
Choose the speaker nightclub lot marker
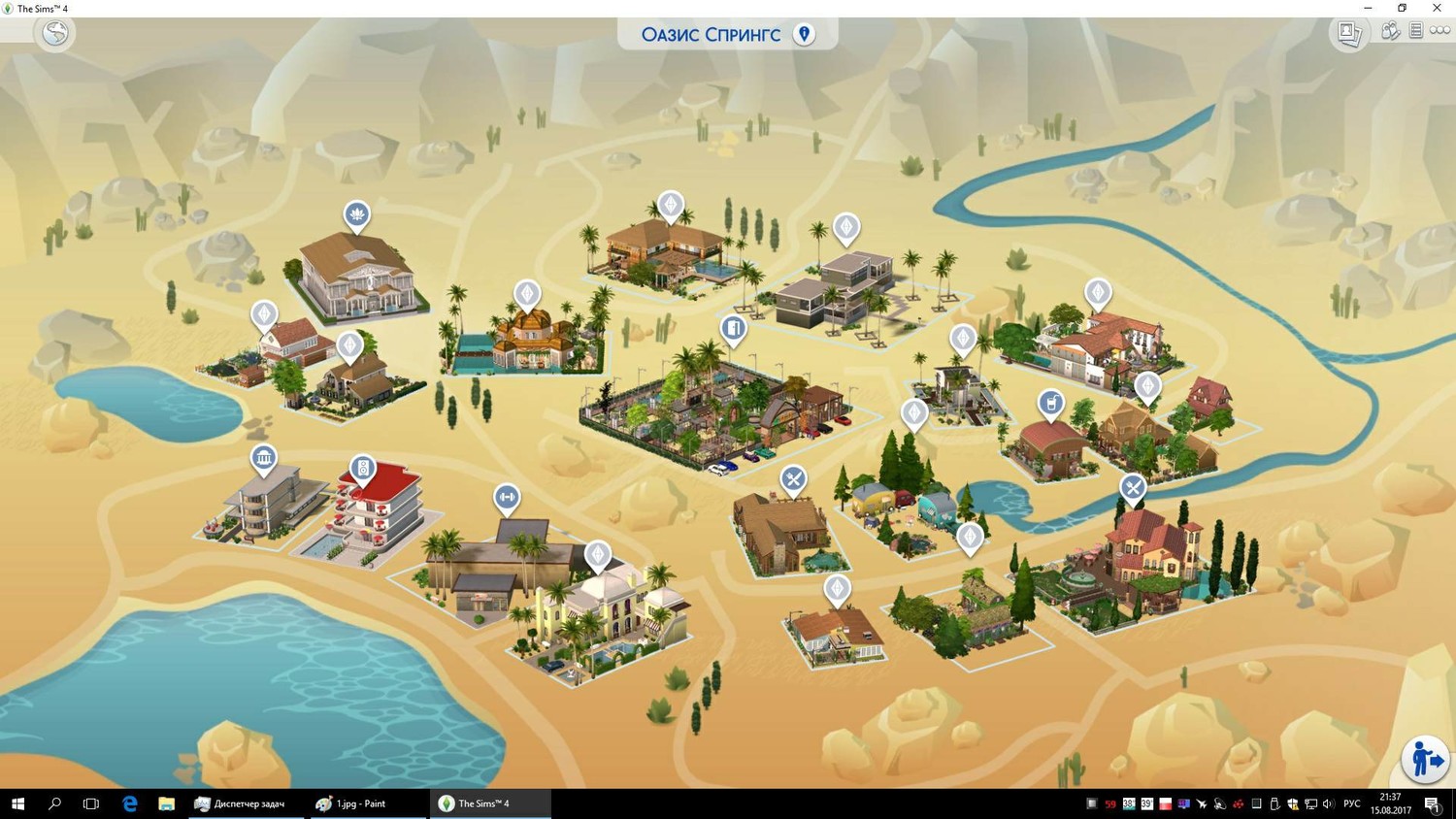tap(362, 469)
